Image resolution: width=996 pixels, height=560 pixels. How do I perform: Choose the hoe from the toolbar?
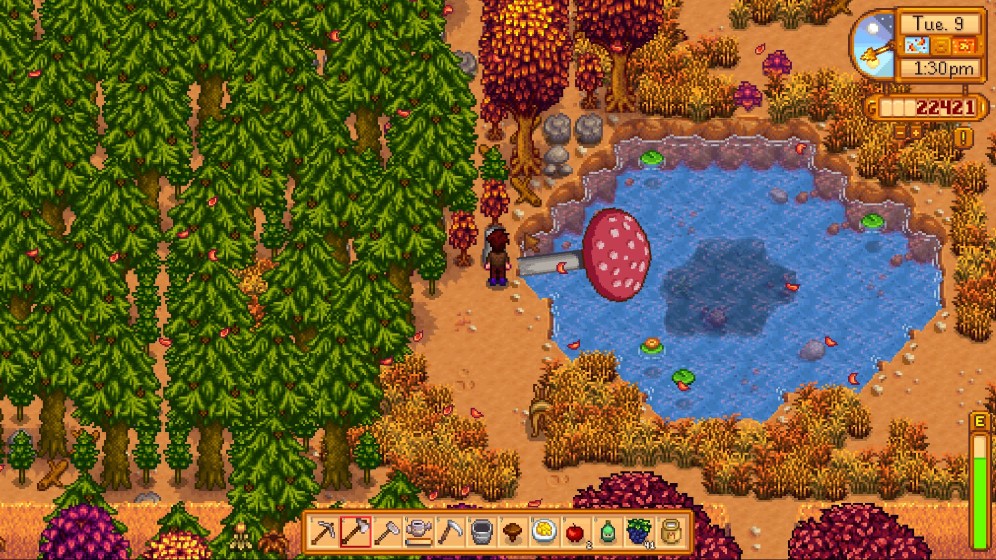(x=387, y=531)
